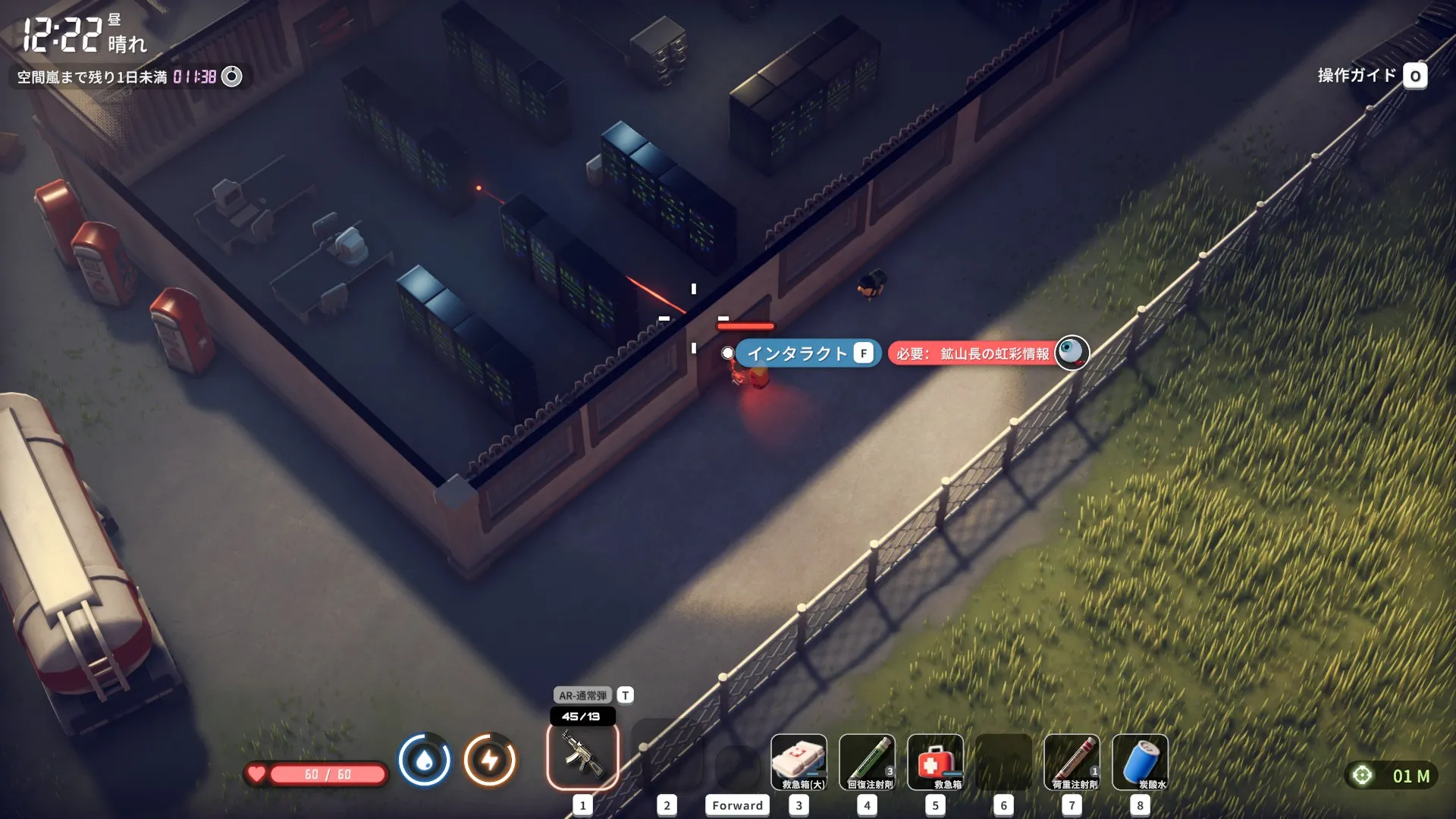
Task: Select the green recovery injector (回復注射剤)
Action: pyautogui.click(x=867, y=761)
